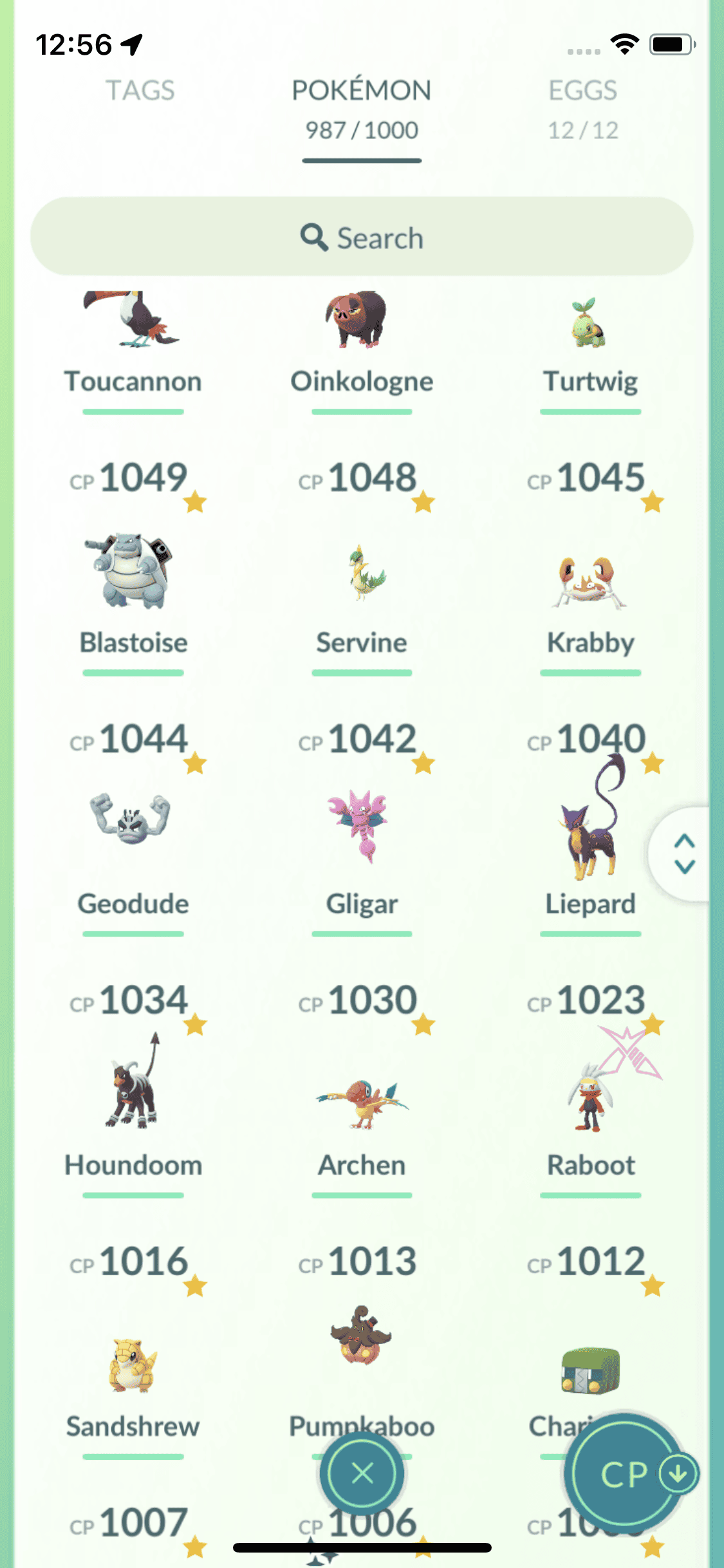Screen dimensions: 724x1568
Task: Open the CP 1042 Gligar
Action: [x=361, y=830]
